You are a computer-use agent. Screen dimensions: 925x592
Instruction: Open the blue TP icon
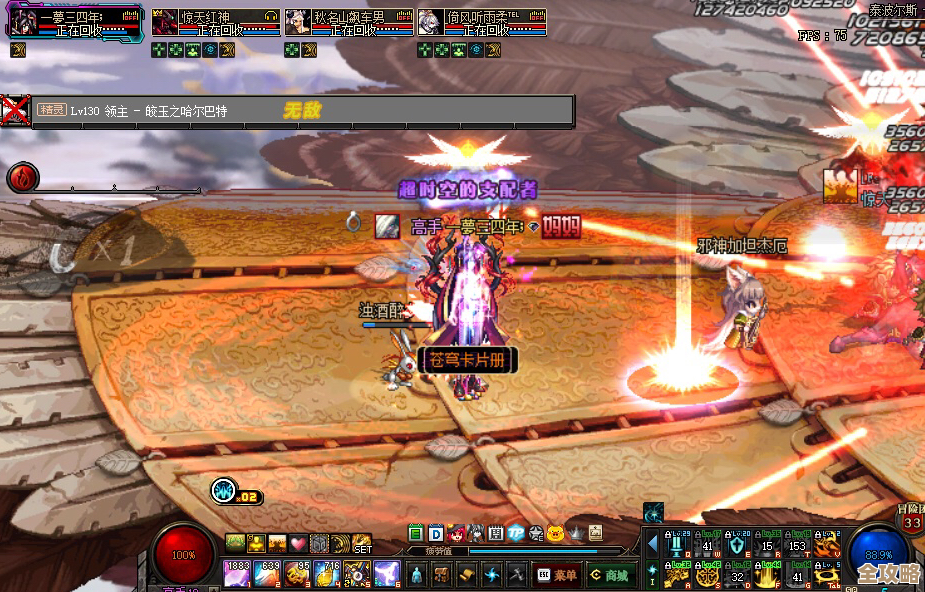click(515, 533)
